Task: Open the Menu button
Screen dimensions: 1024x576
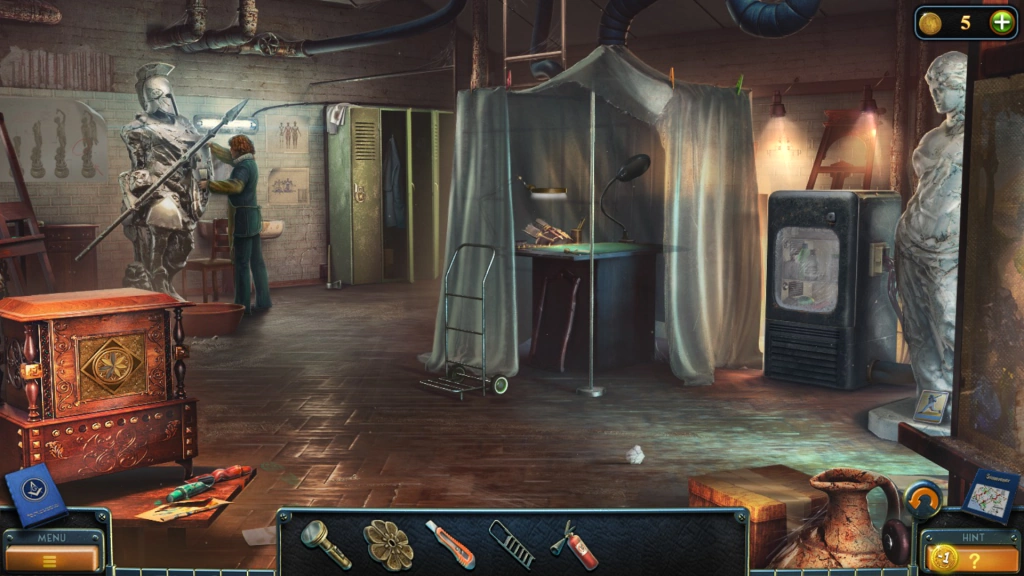Action: tap(52, 556)
